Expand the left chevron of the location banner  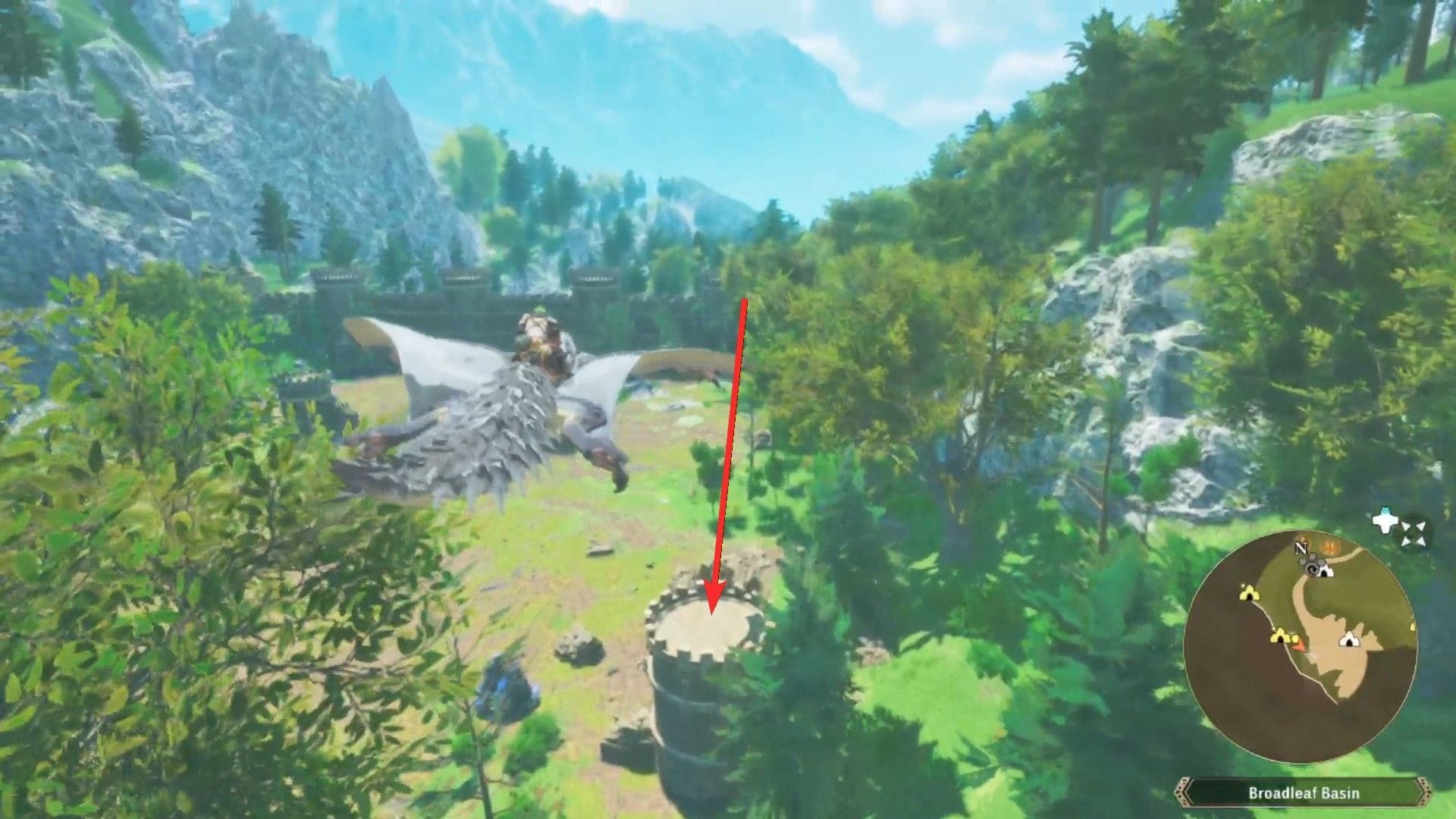coord(1184,790)
